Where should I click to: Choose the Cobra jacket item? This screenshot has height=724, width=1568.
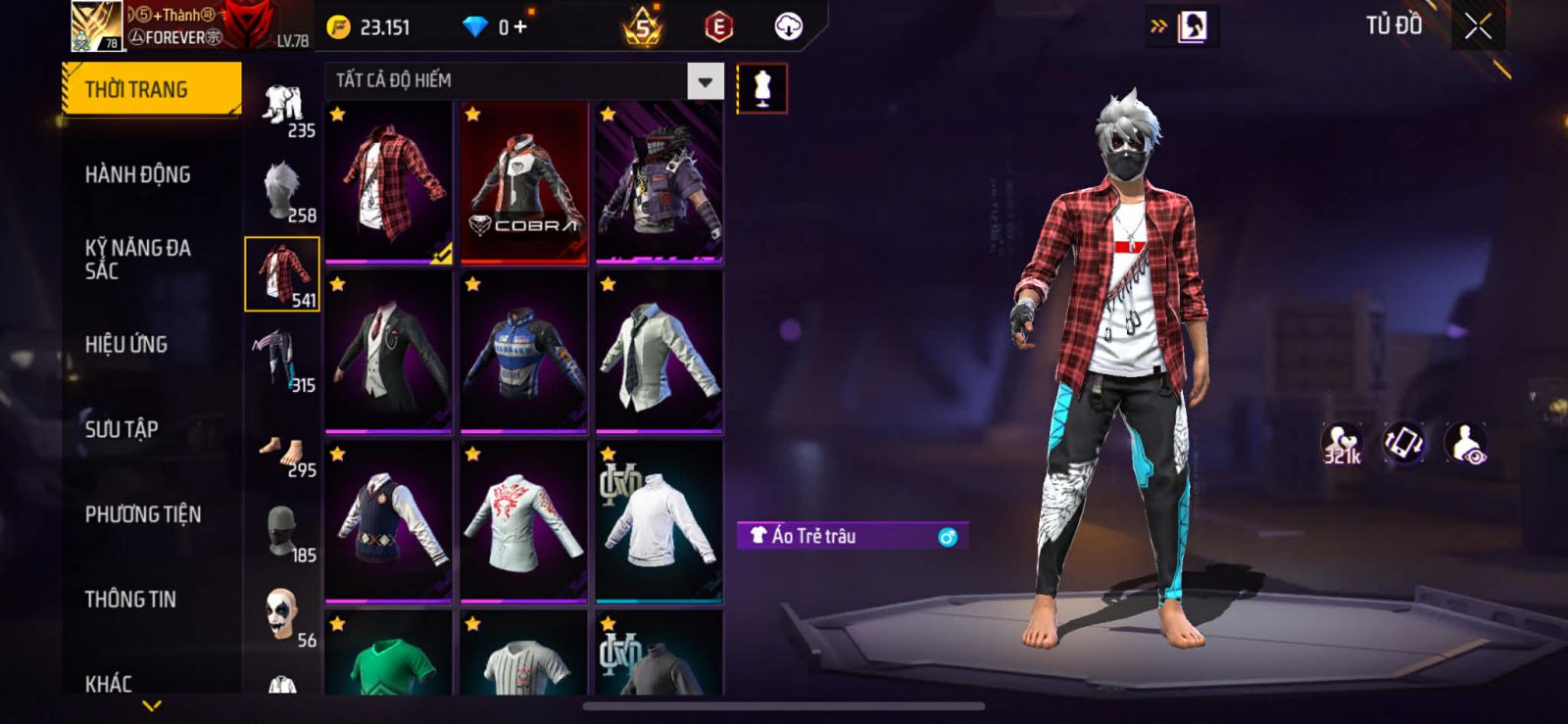[x=524, y=183]
